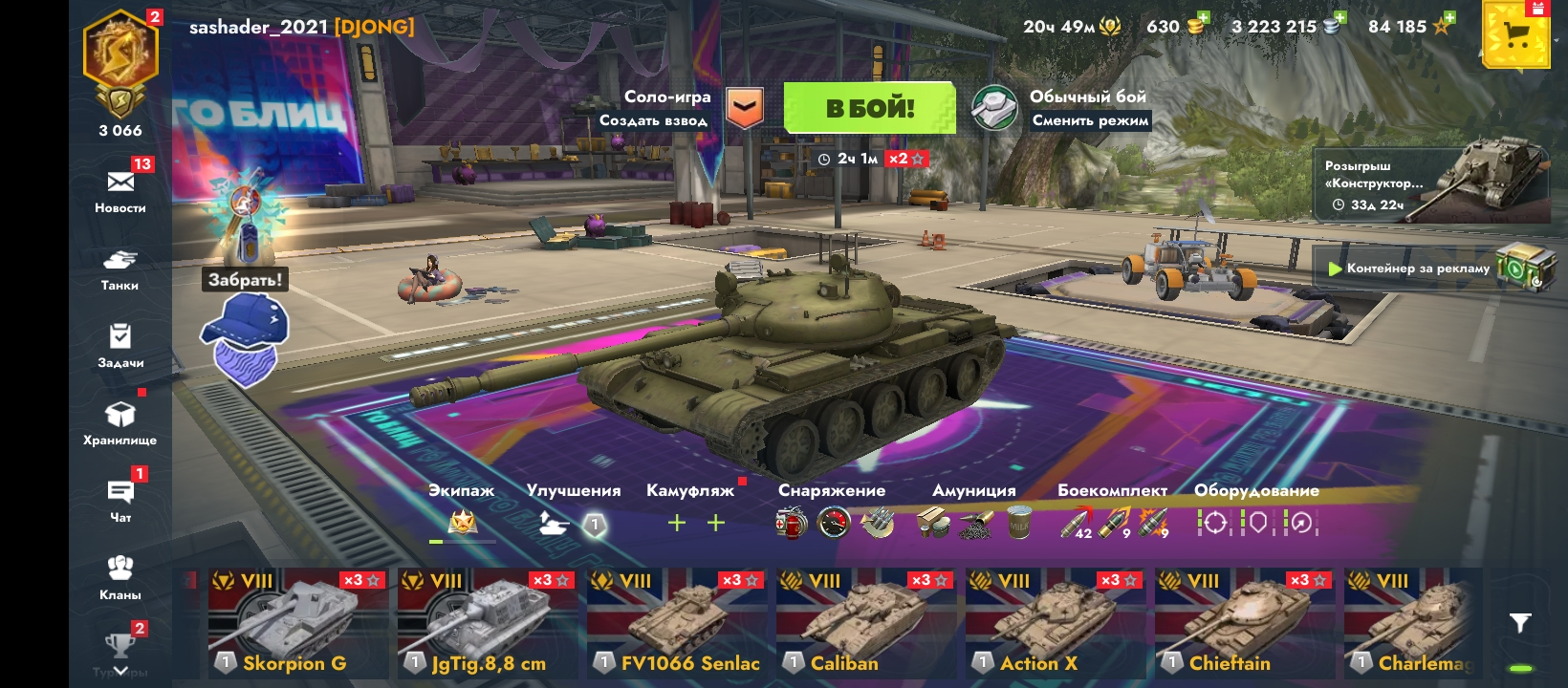Select the Skorpion G tank
This screenshot has width=1568, height=688.
click(x=295, y=623)
